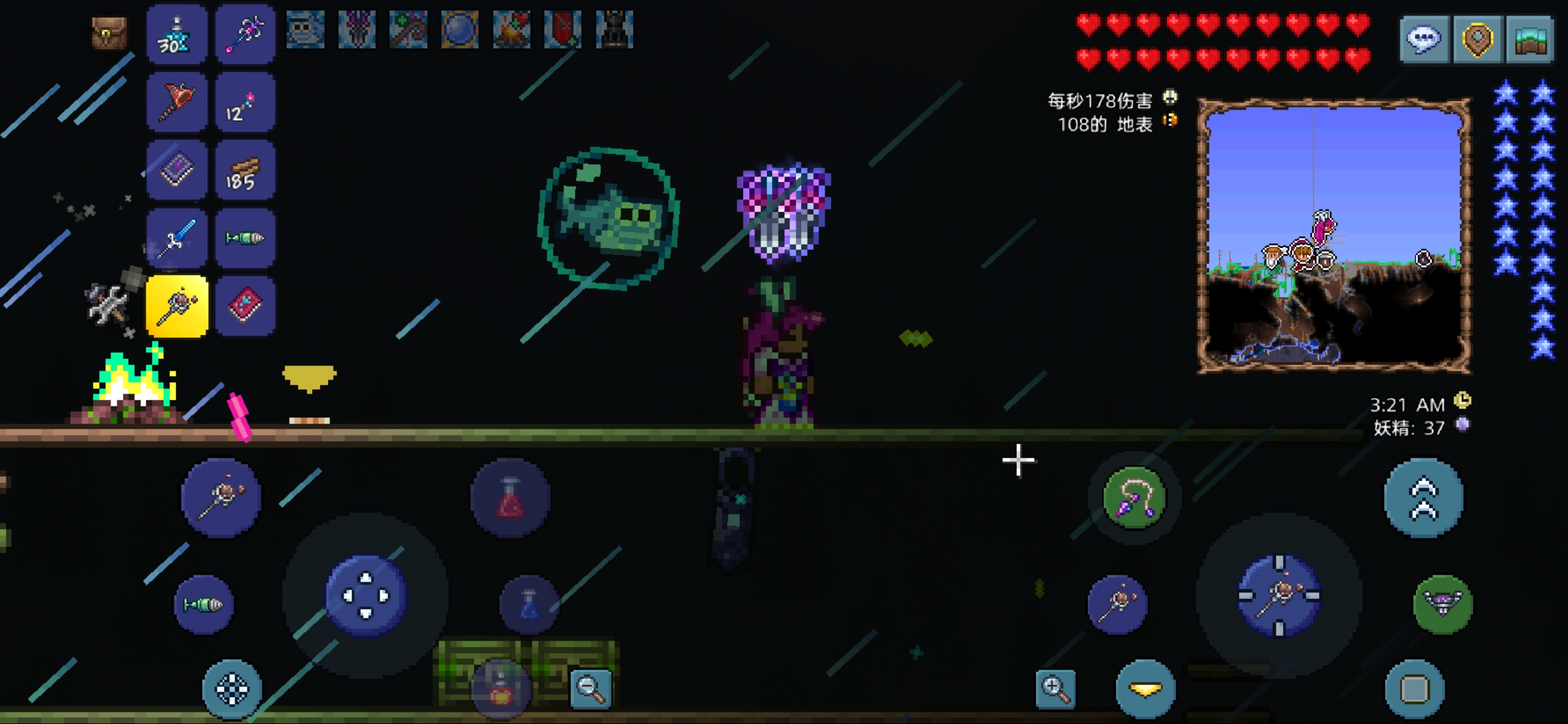This screenshot has height=724, width=1568.
Task: Open the chat speech bubble
Action: click(1424, 40)
